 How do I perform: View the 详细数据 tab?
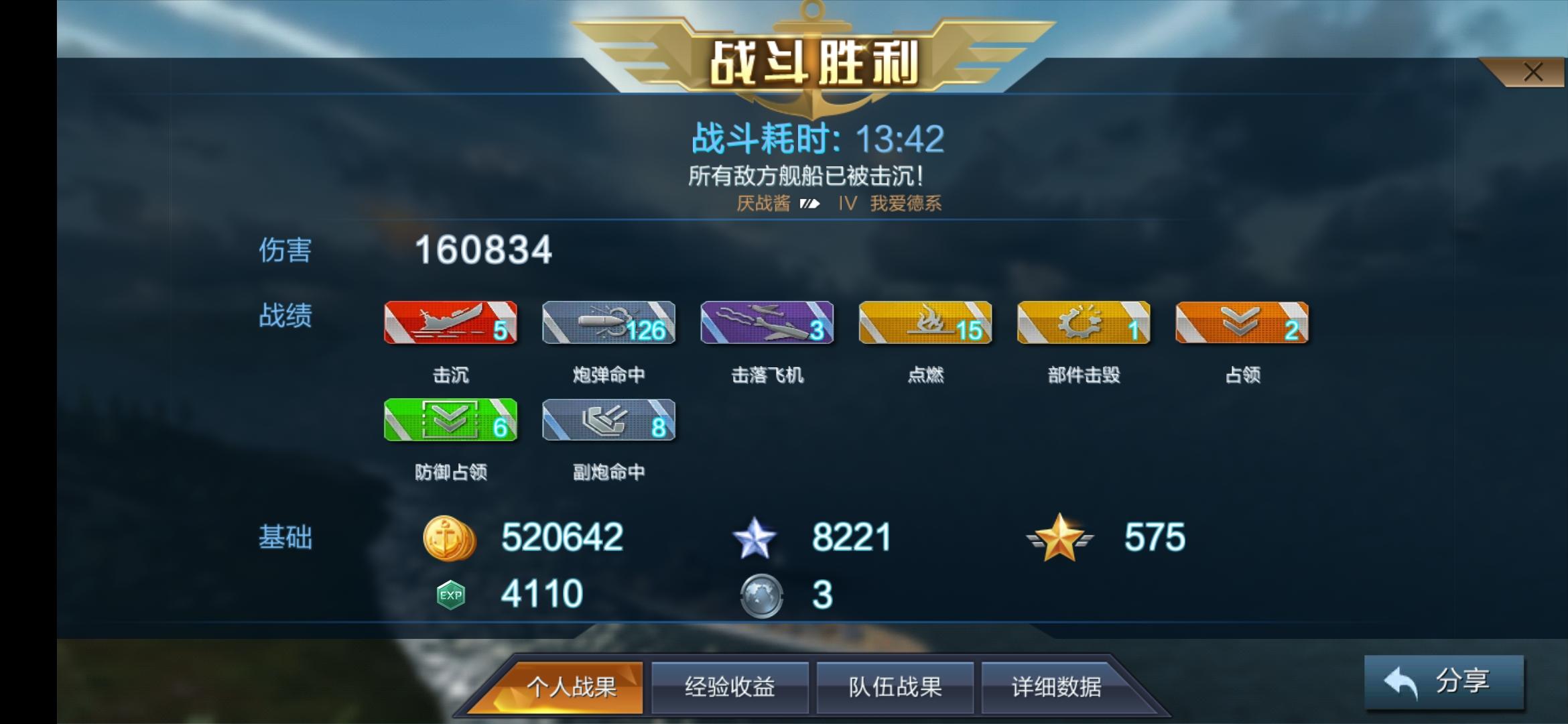click(x=1059, y=686)
